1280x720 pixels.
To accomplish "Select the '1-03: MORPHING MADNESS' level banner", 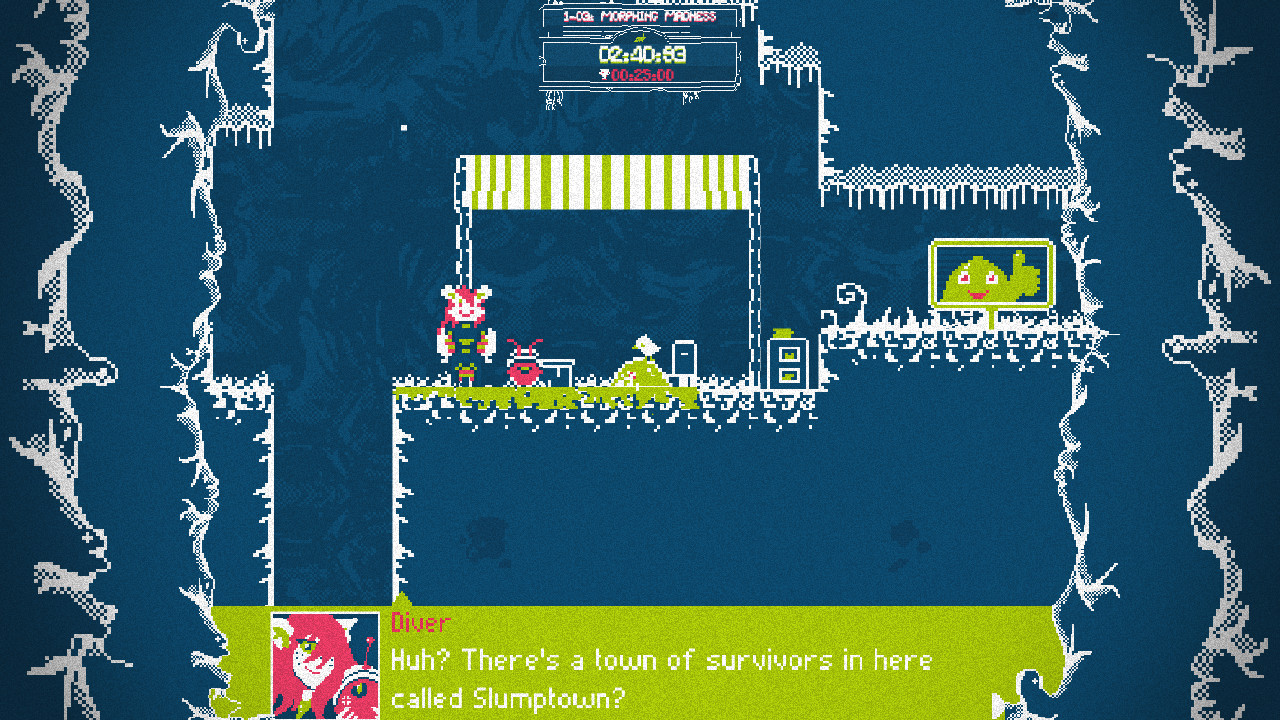I will (640, 15).
